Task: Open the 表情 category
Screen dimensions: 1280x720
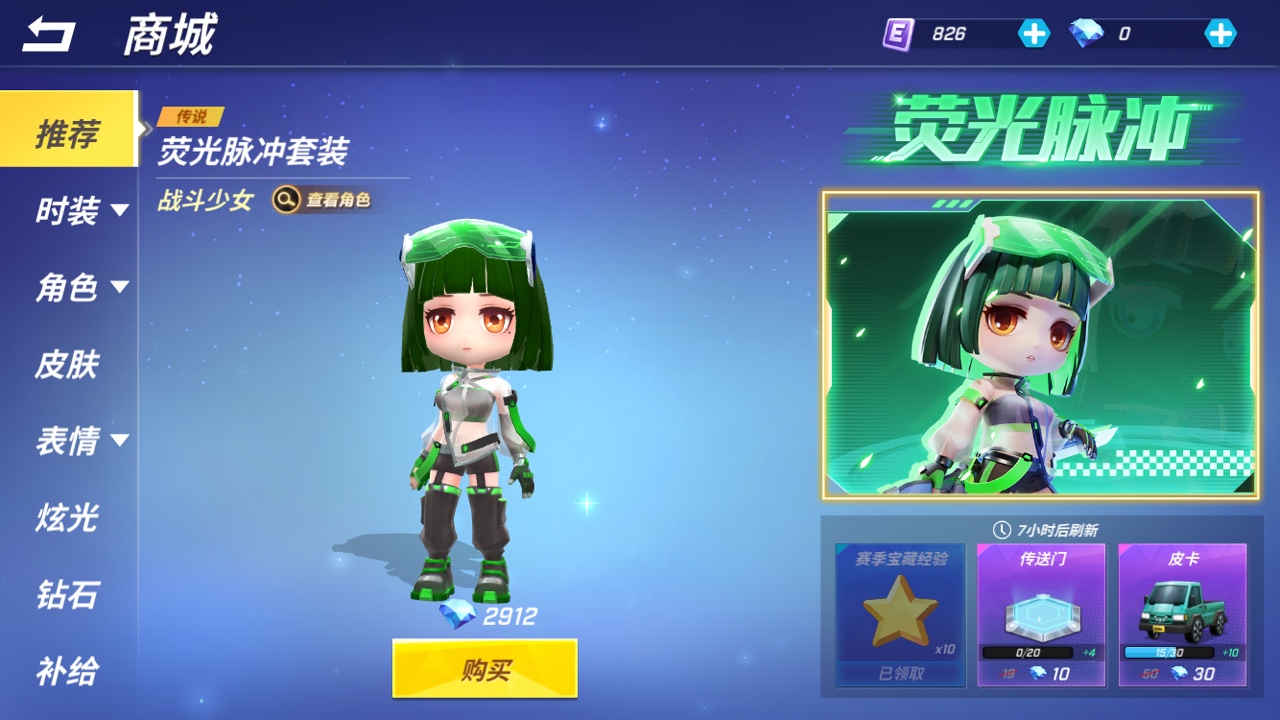Action: point(82,441)
